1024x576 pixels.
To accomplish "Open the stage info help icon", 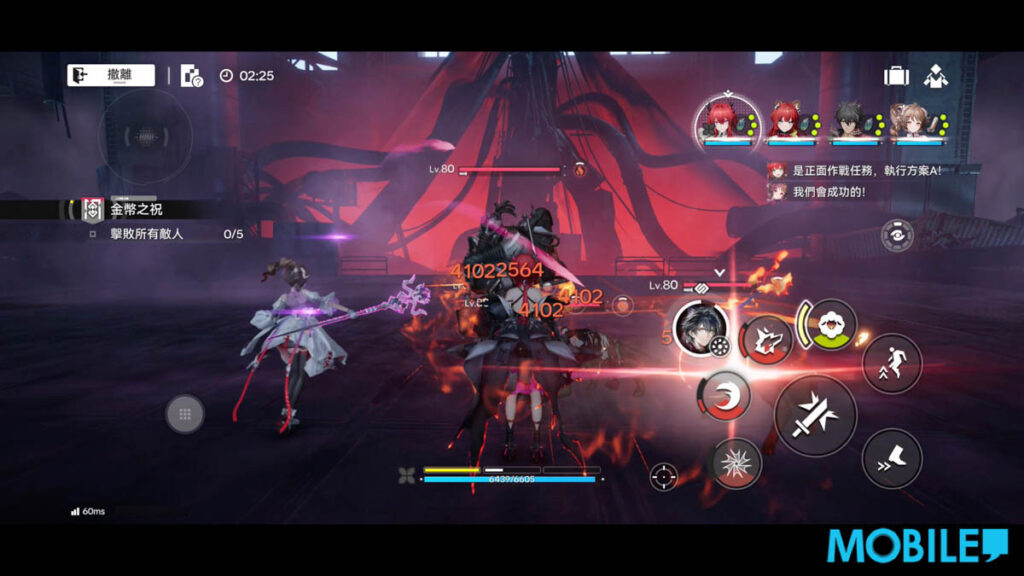I will [x=191, y=76].
